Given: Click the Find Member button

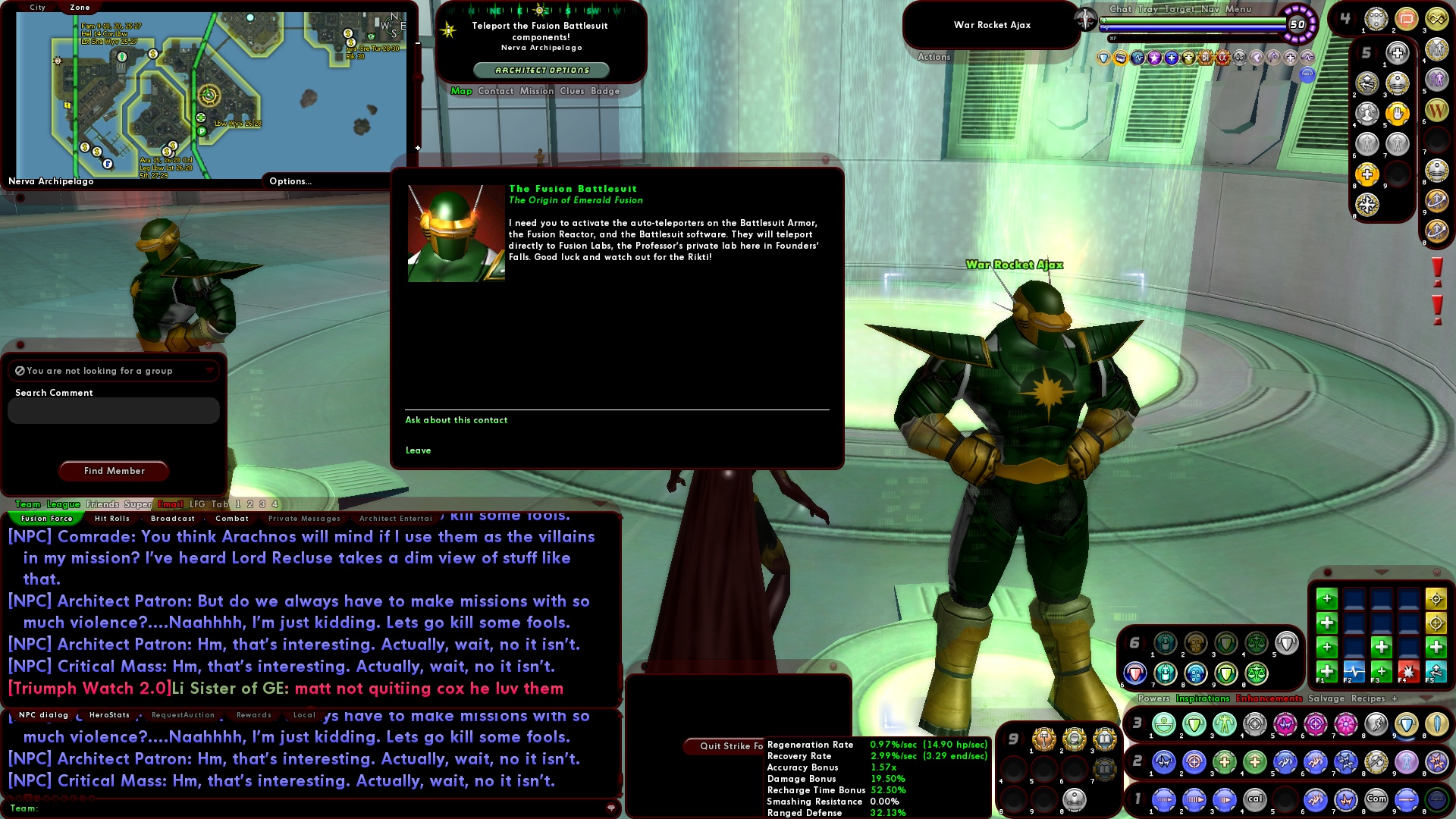Looking at the screenshot, I should click(113, 471).
